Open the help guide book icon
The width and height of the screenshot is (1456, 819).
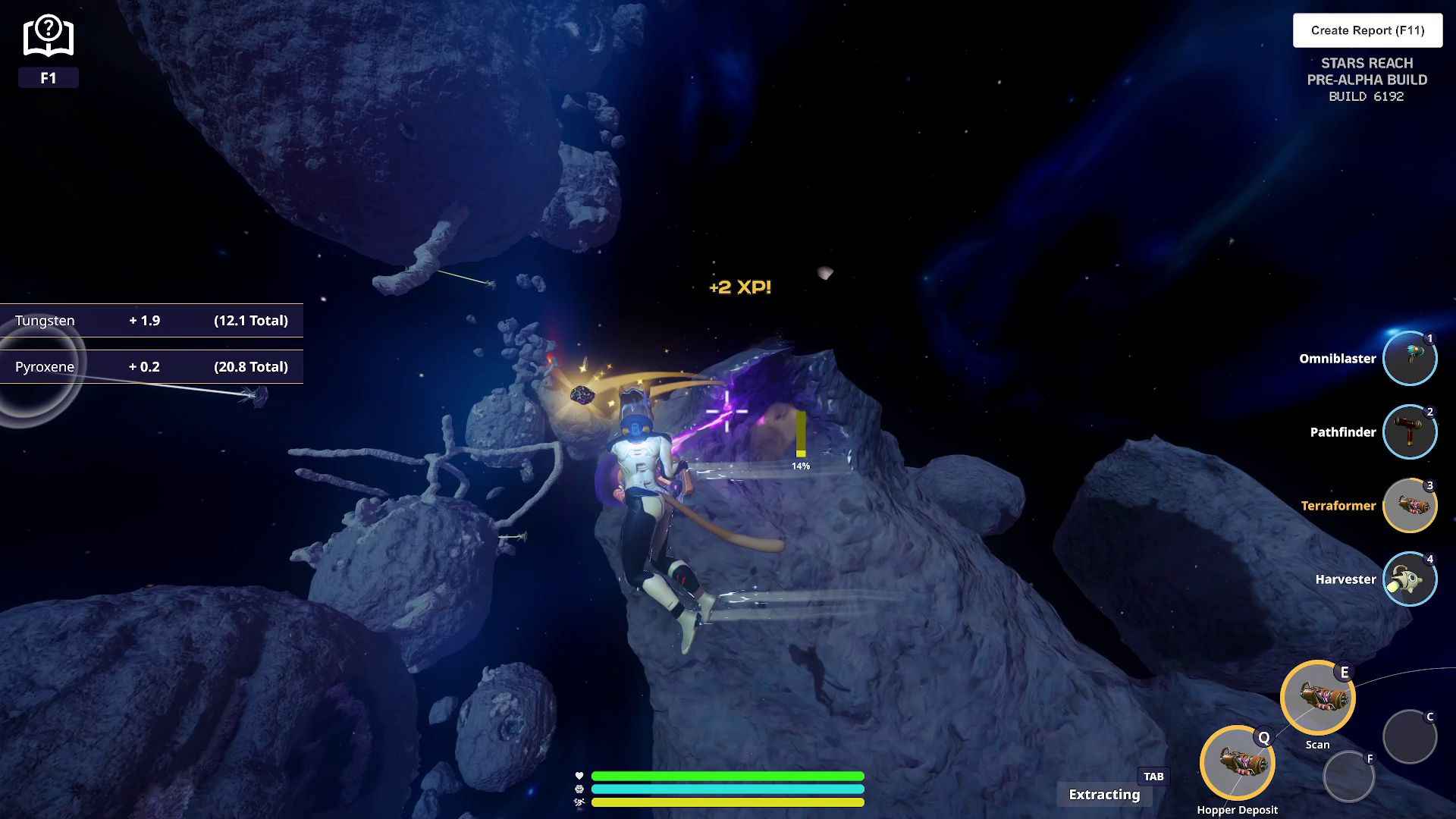(48, 36)
